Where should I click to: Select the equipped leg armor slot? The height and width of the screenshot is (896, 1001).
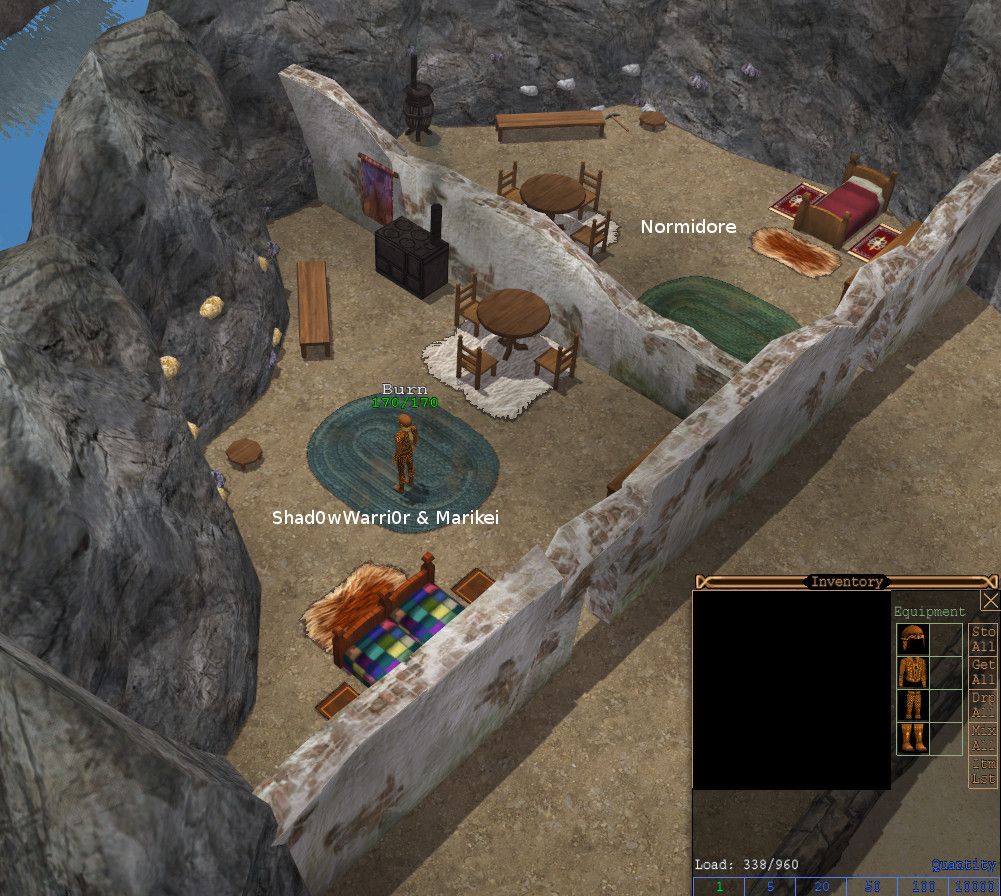[x=913, y=705]
